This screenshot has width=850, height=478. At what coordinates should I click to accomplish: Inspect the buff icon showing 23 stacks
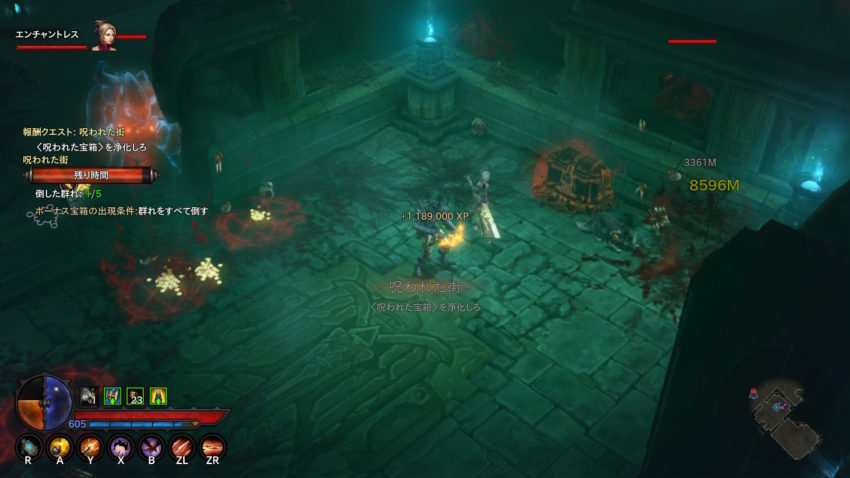[x=135, y=396]
